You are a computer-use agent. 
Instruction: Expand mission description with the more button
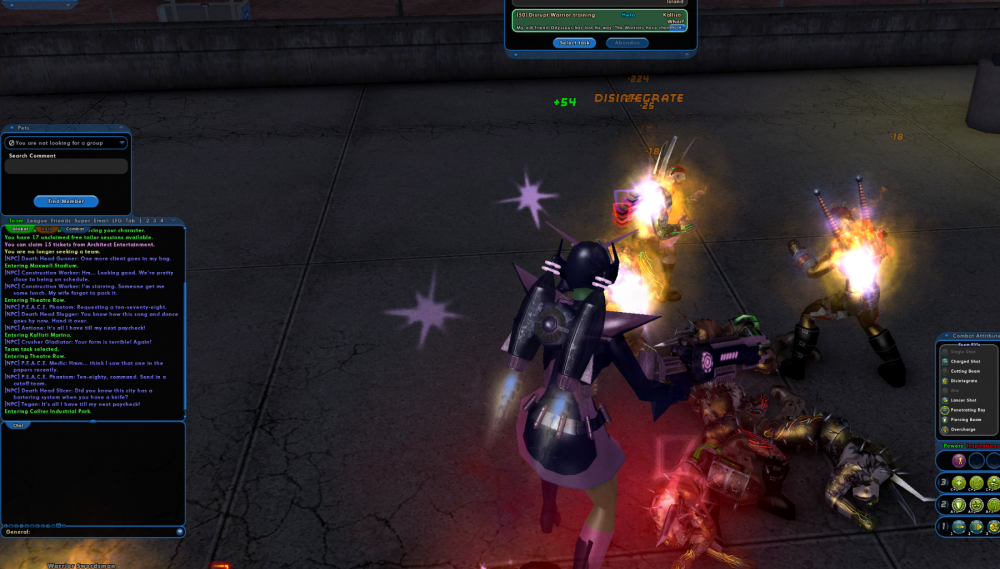[677, 28]
